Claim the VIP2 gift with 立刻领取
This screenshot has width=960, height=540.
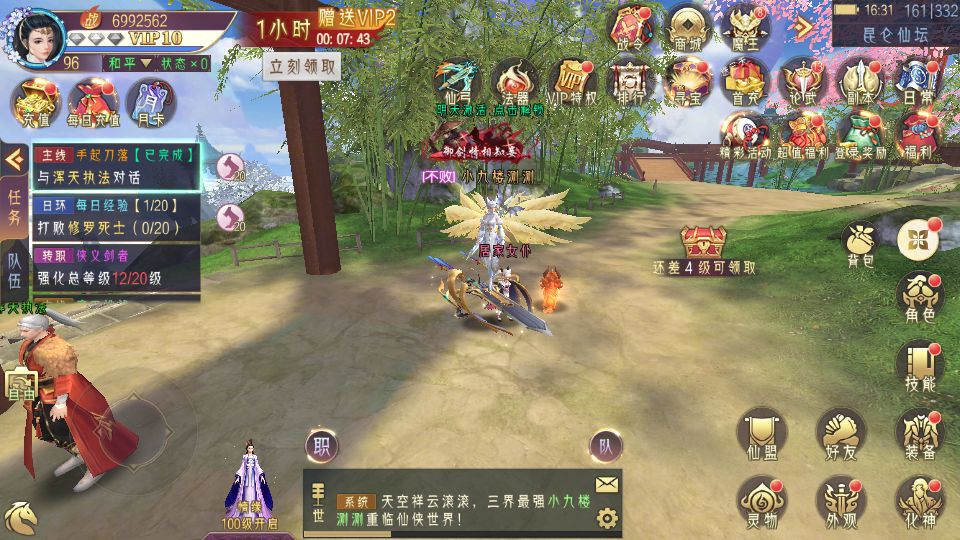click(x=301, y=67)
